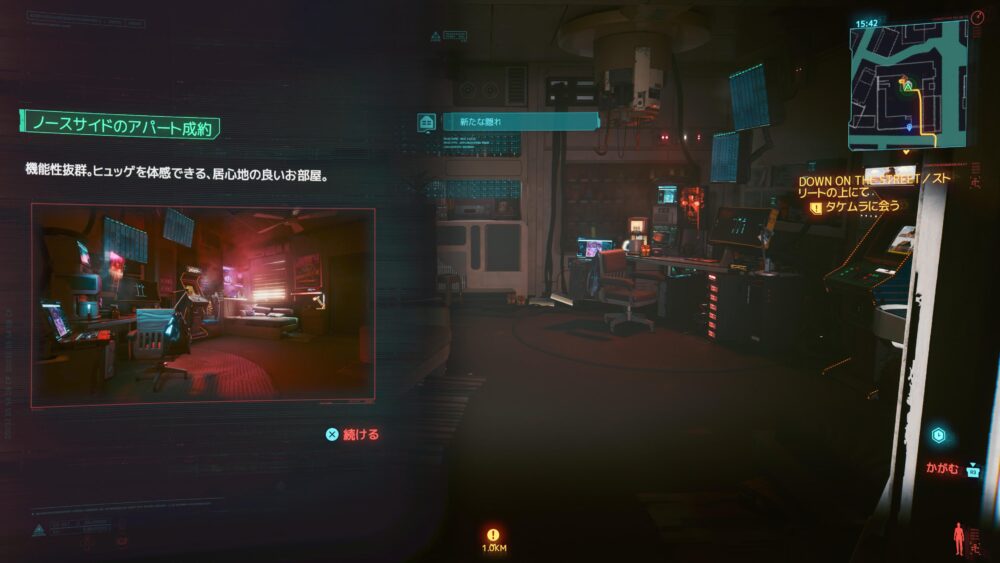Open the apartment preview thumbnail
The width and height of the screenshot is (1000, 563).
(203, 305)
